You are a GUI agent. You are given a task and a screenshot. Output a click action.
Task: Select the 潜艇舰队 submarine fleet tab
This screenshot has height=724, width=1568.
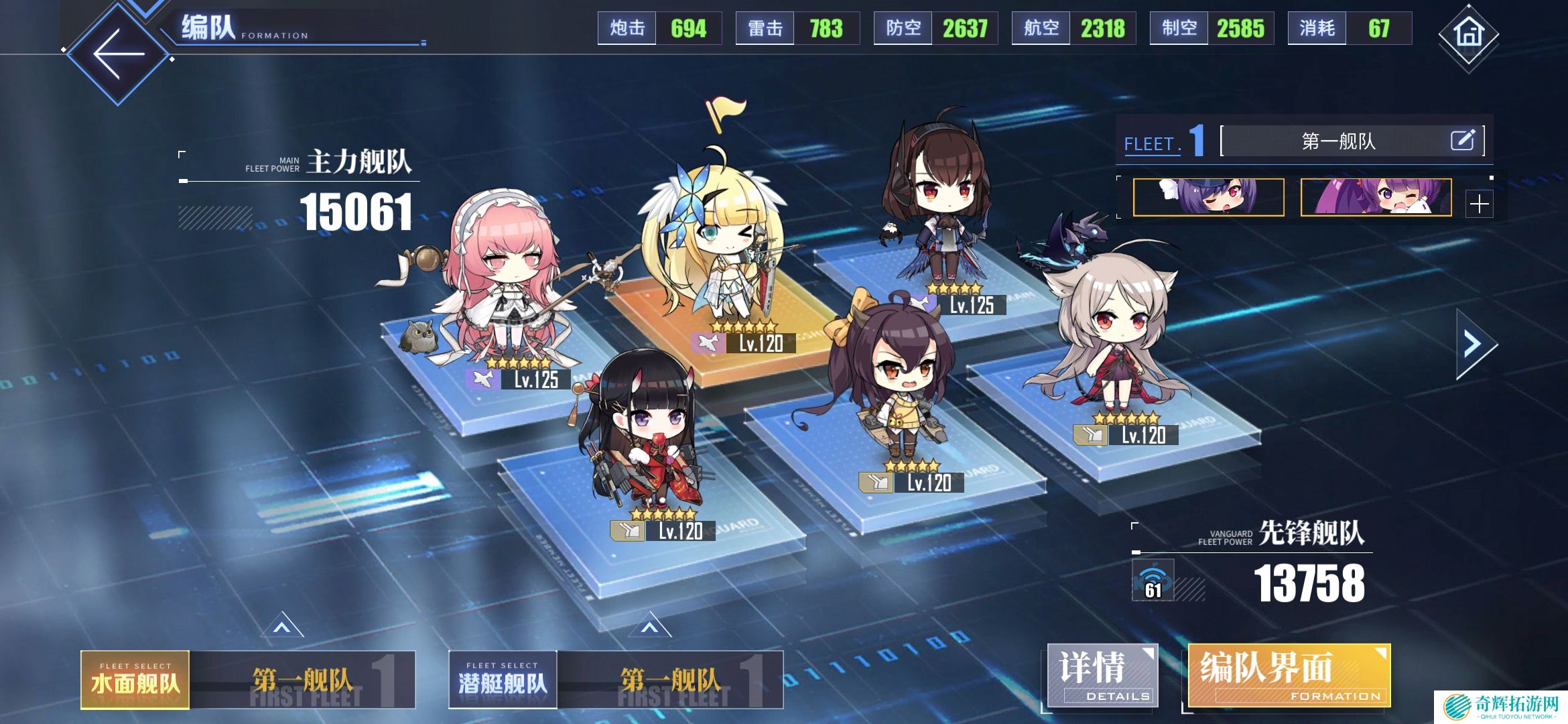click(x=503, y=680)
